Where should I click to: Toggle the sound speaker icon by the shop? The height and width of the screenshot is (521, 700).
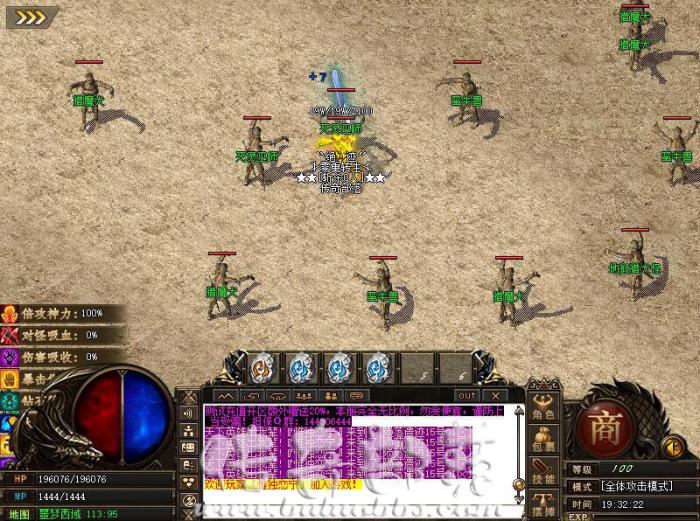[672, 446]
